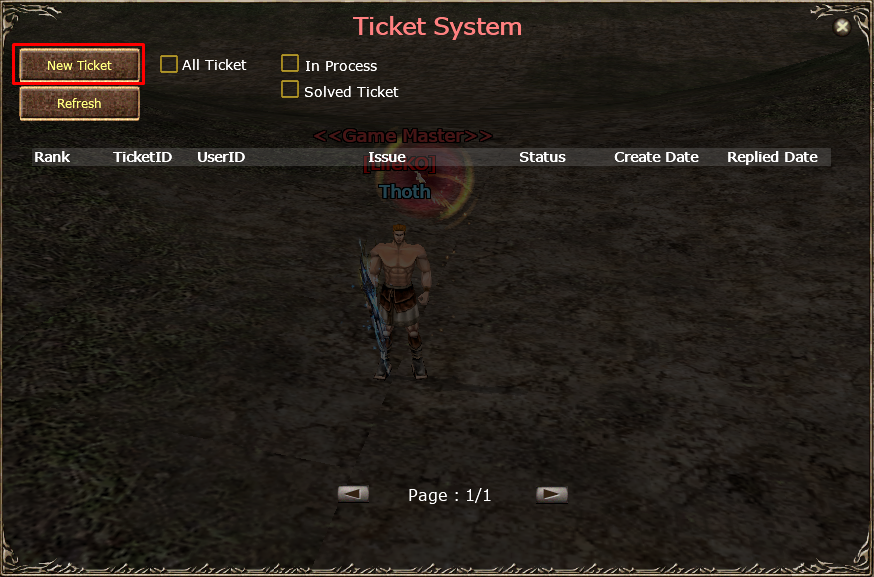Sort by the Status column
Screen dimensions: 874x577
[542, 157]
